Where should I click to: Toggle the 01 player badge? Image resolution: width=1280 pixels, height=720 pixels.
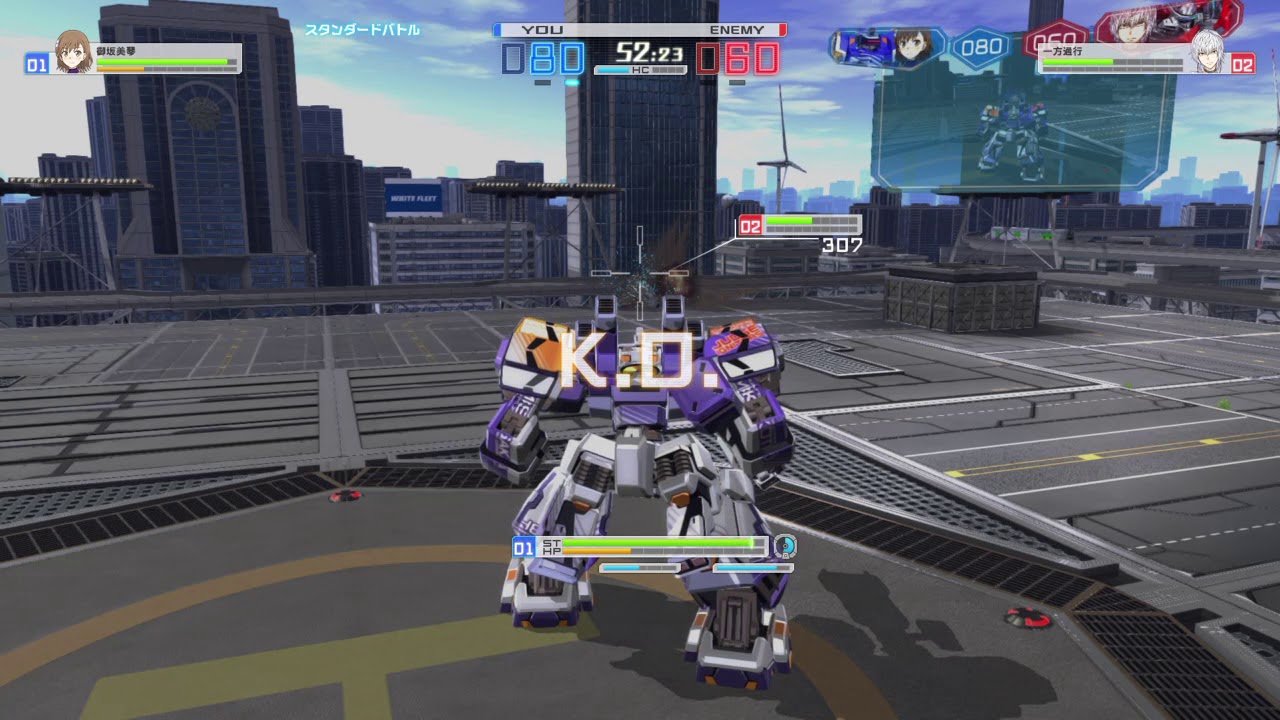point(36,63)
